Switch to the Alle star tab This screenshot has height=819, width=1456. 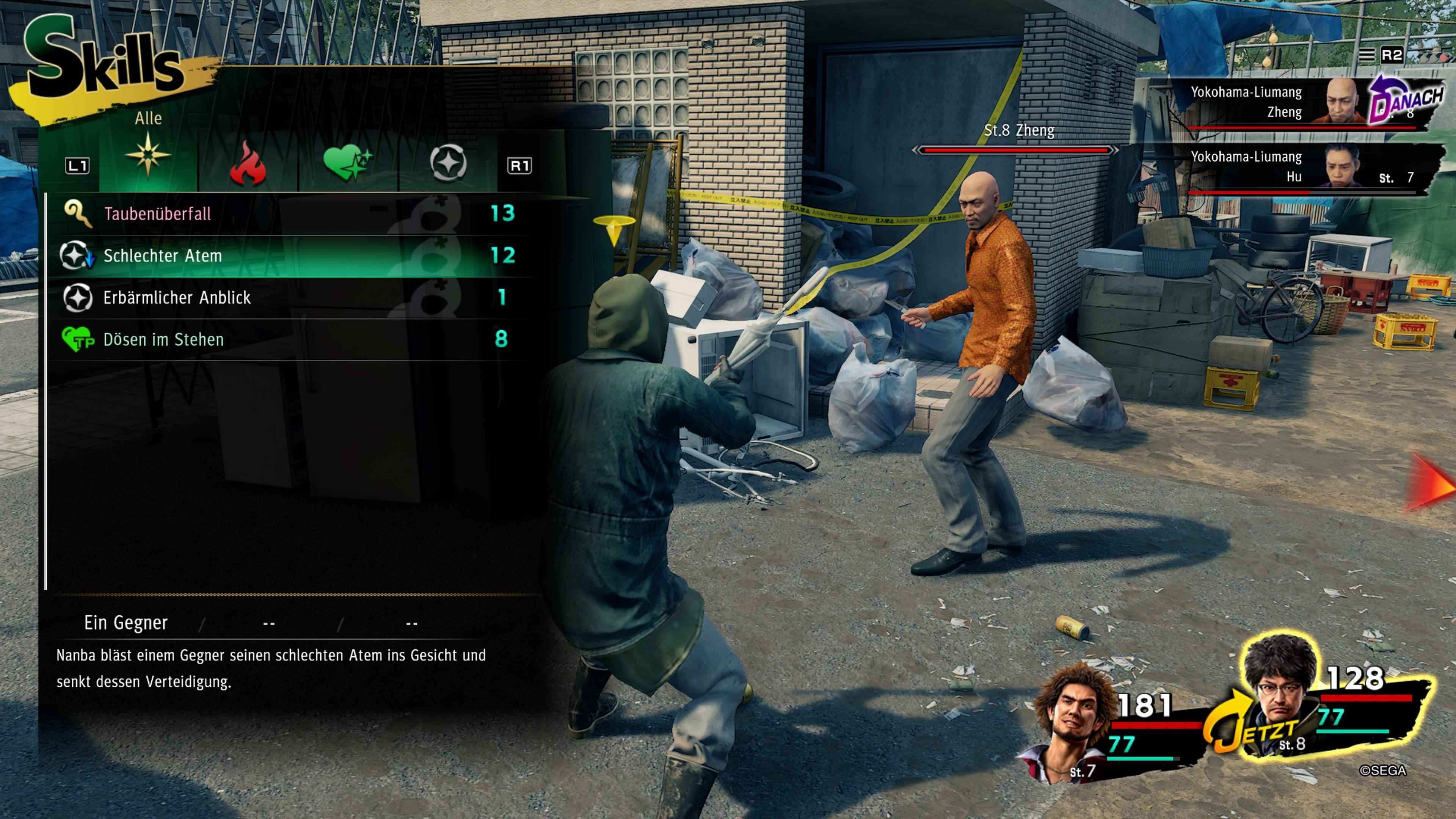[148, 155]
